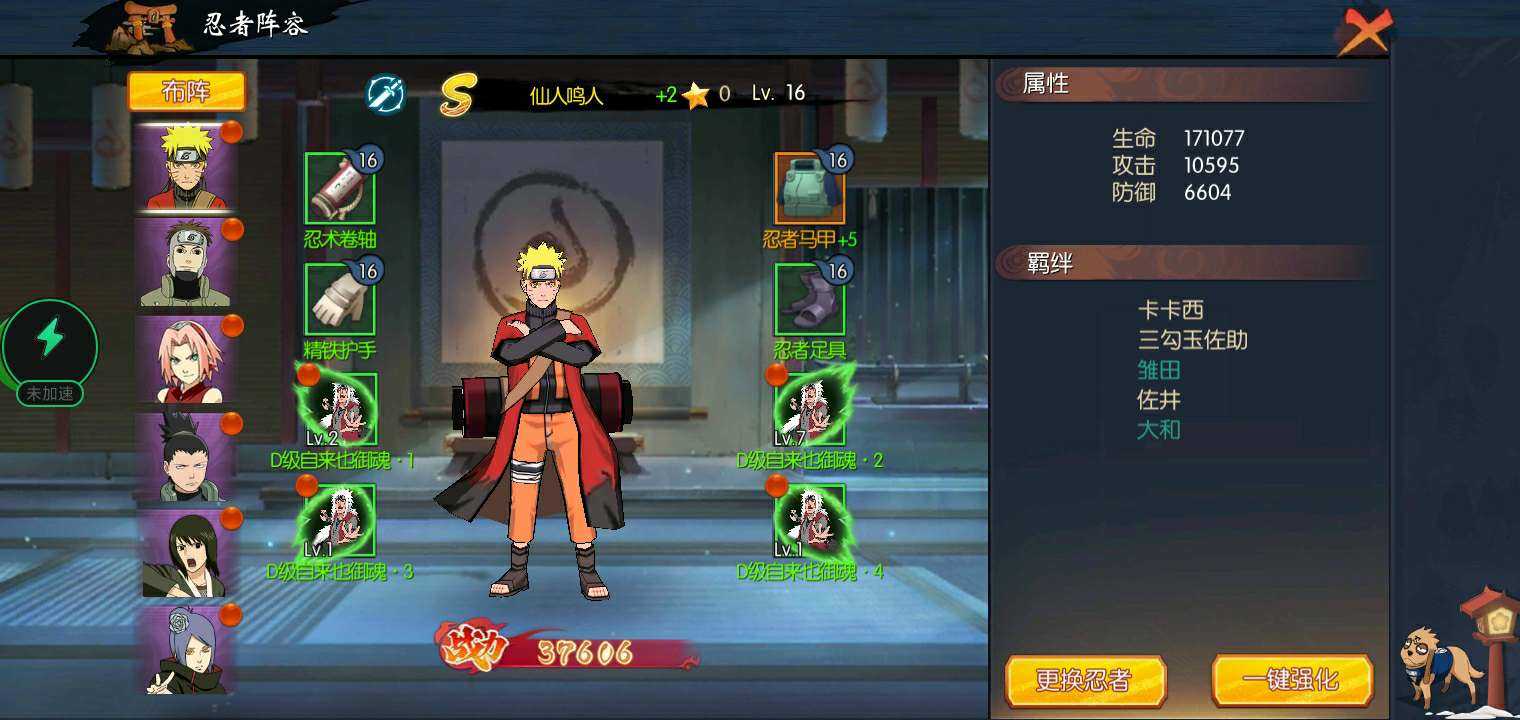Activate 一键强化 one-tap enhance
The width and height of the screenshot is (1520, 720).
tap(1291, 681)
